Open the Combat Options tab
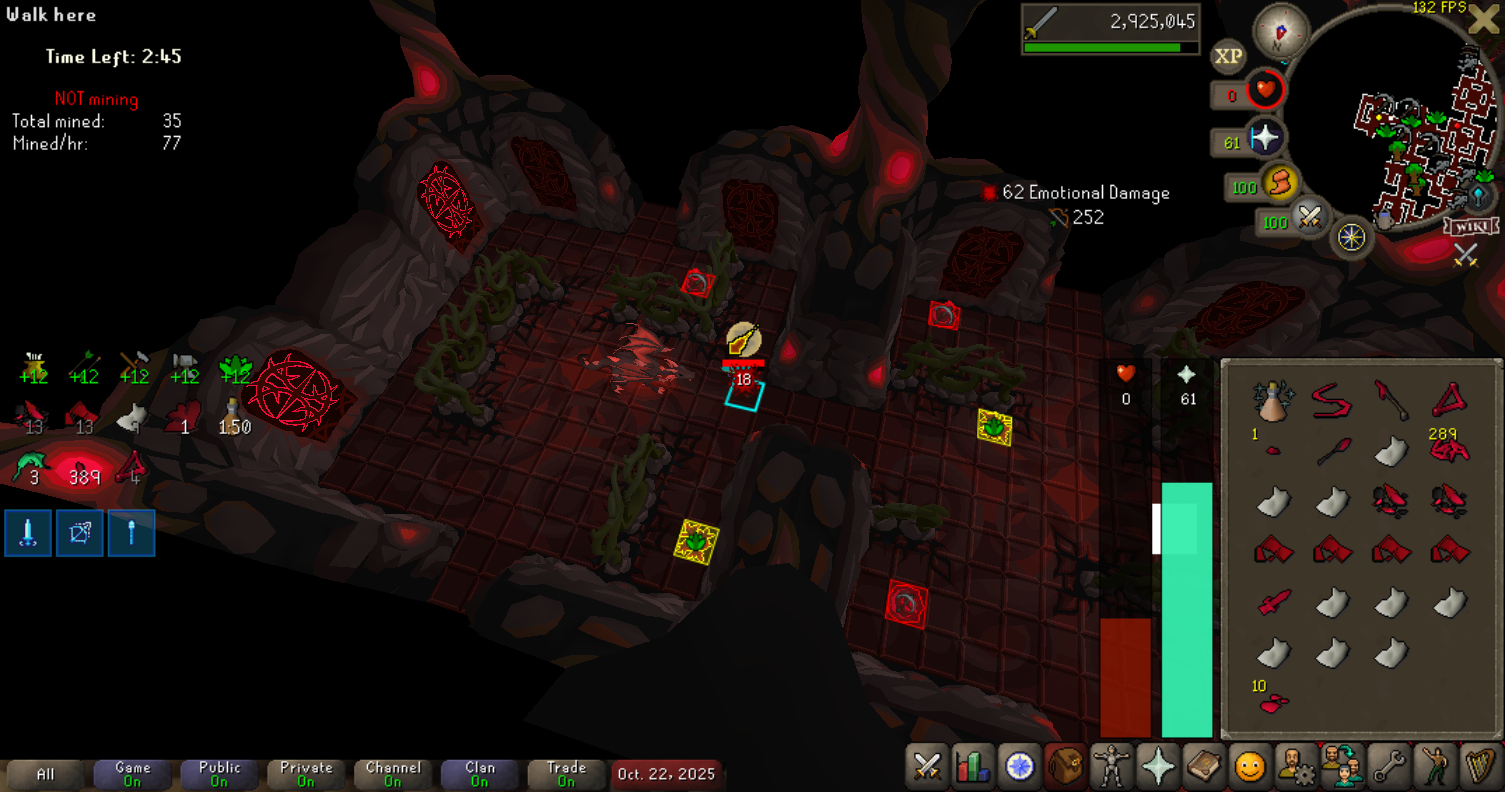Viewport: 1505px width, 792px height. (927, 767)
